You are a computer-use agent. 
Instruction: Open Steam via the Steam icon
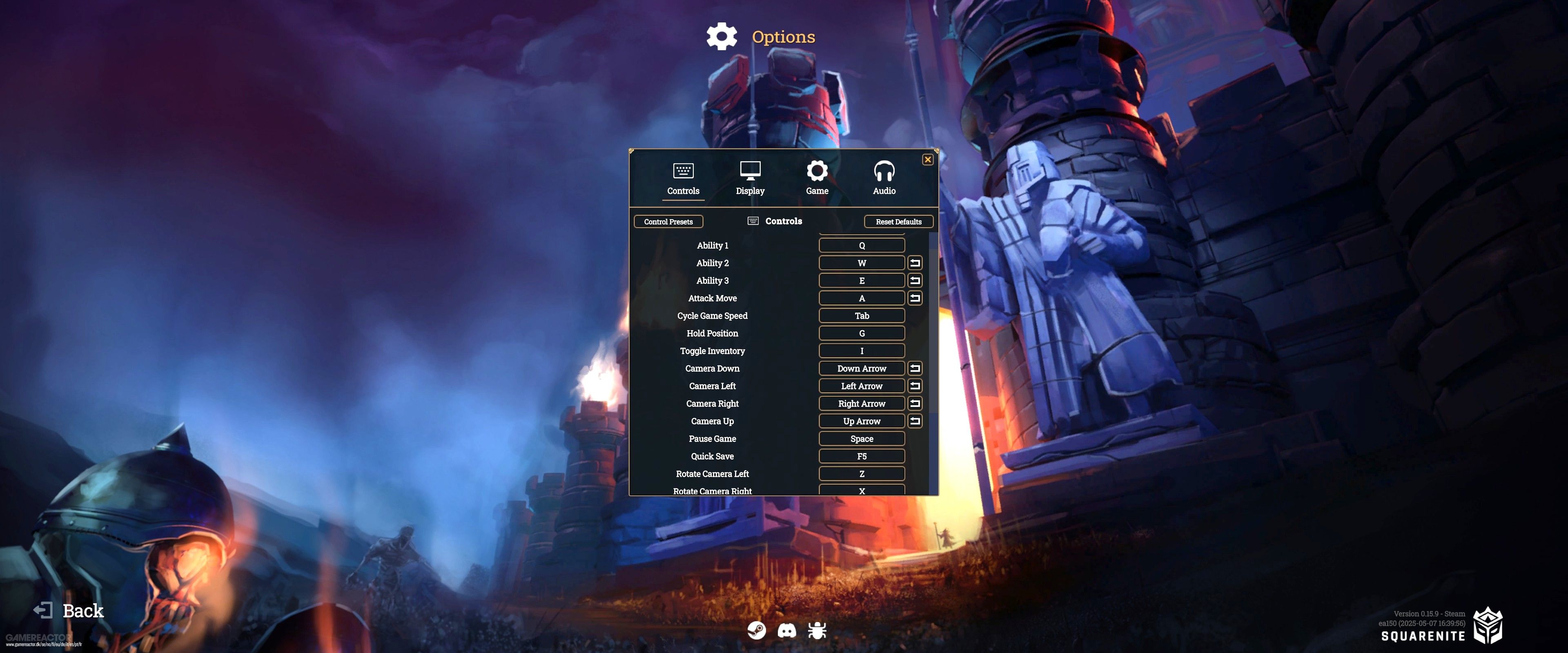[x=757, y=631]
